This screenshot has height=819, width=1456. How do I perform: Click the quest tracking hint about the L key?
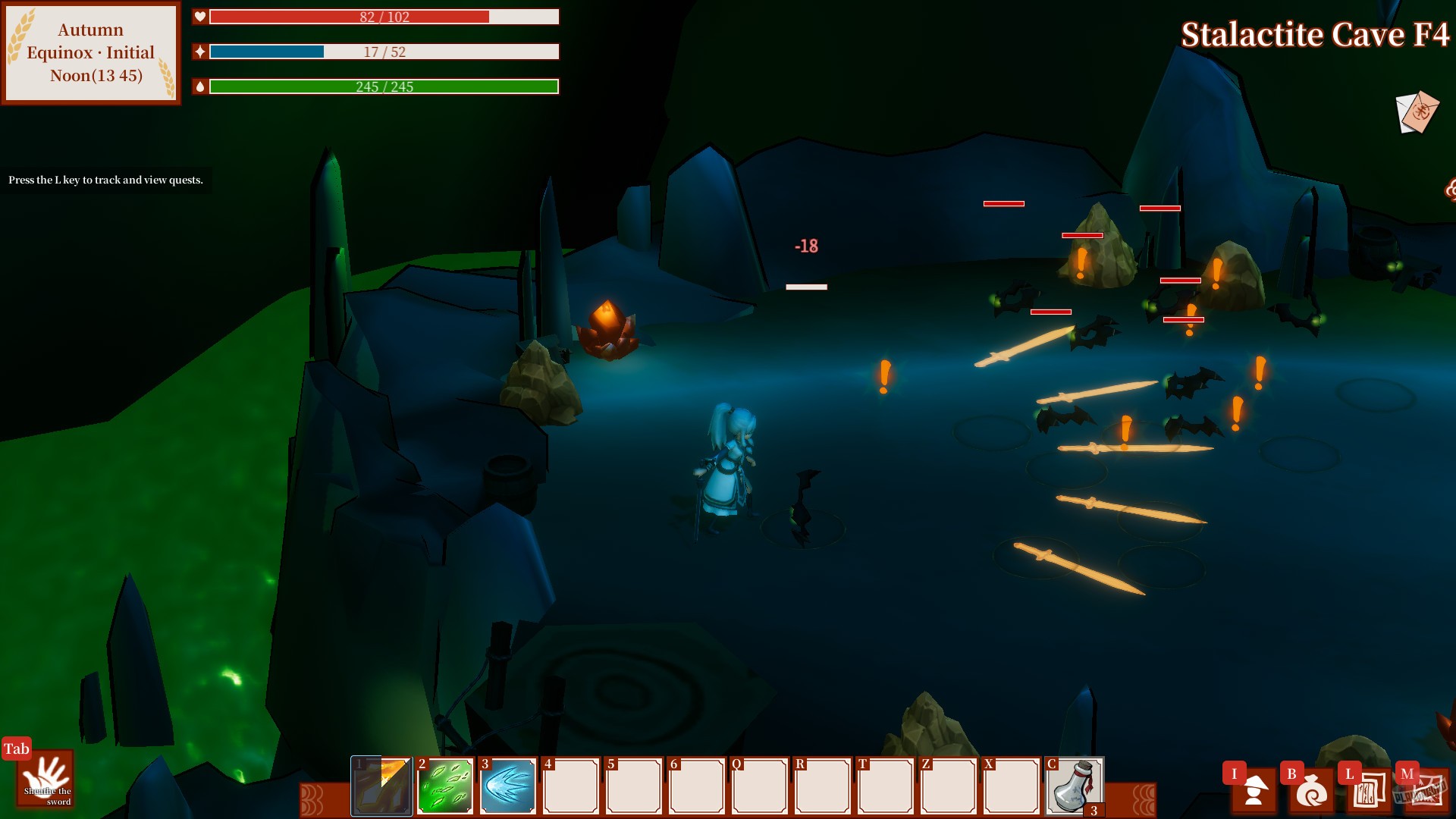[105, 180]
